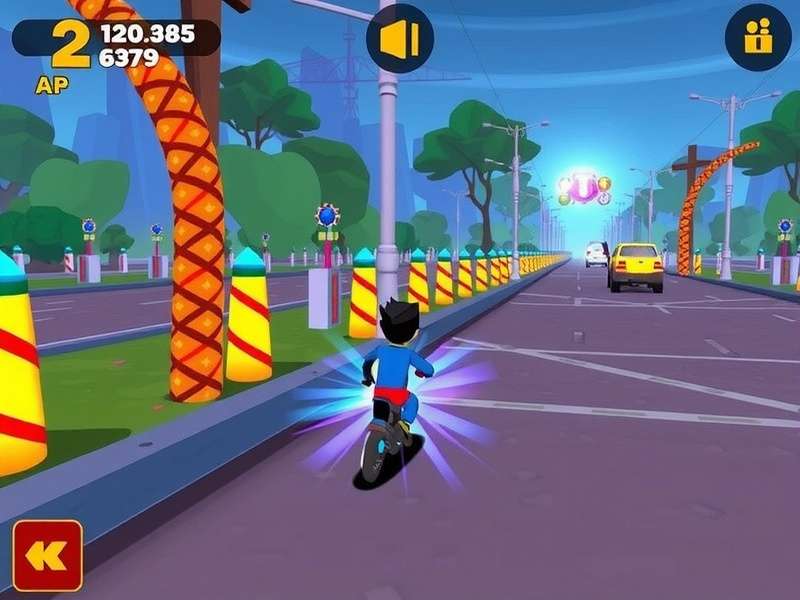Toggle the sound speaker button

coord(400,40)
